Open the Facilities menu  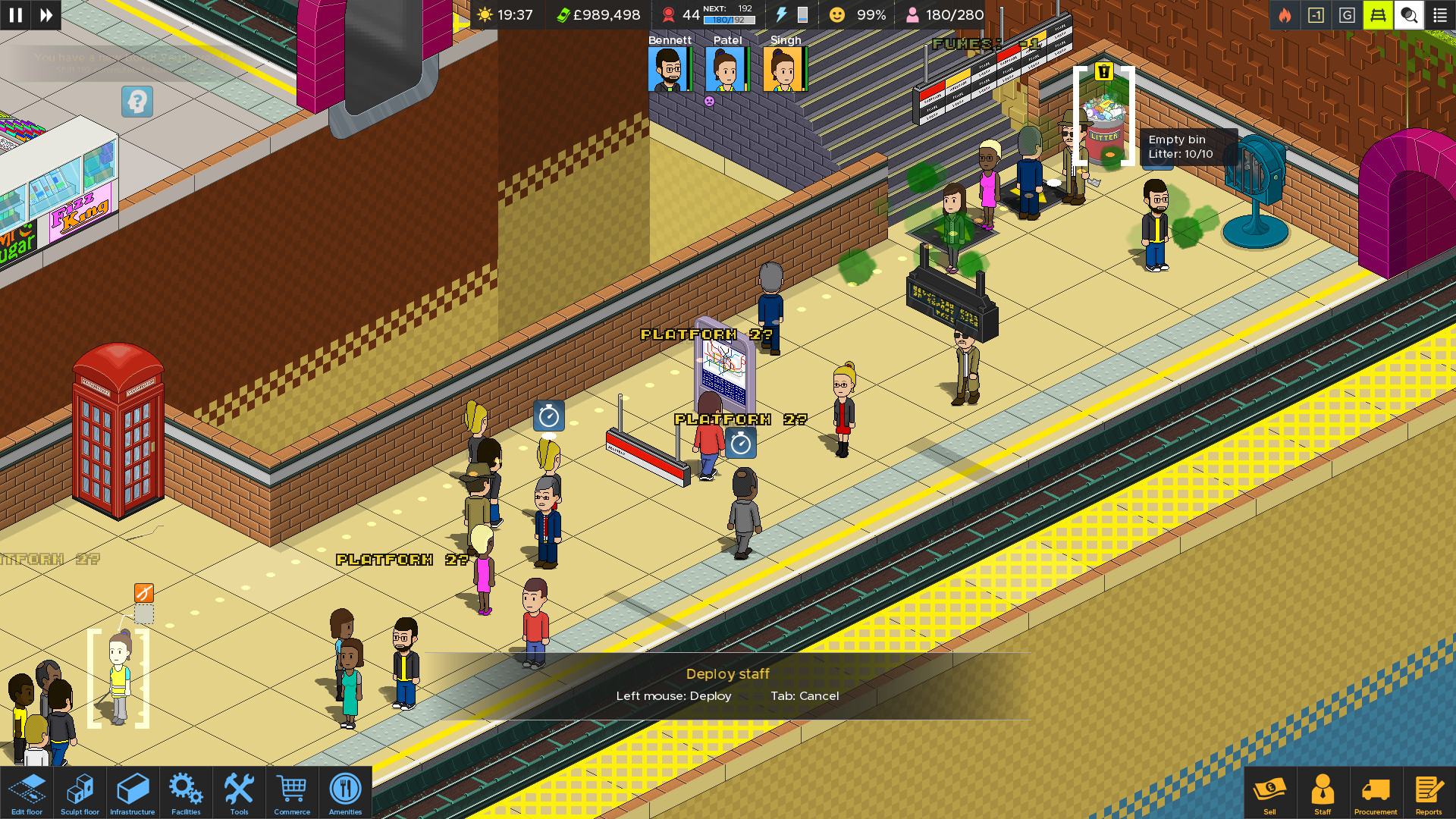tap(186, 792)
